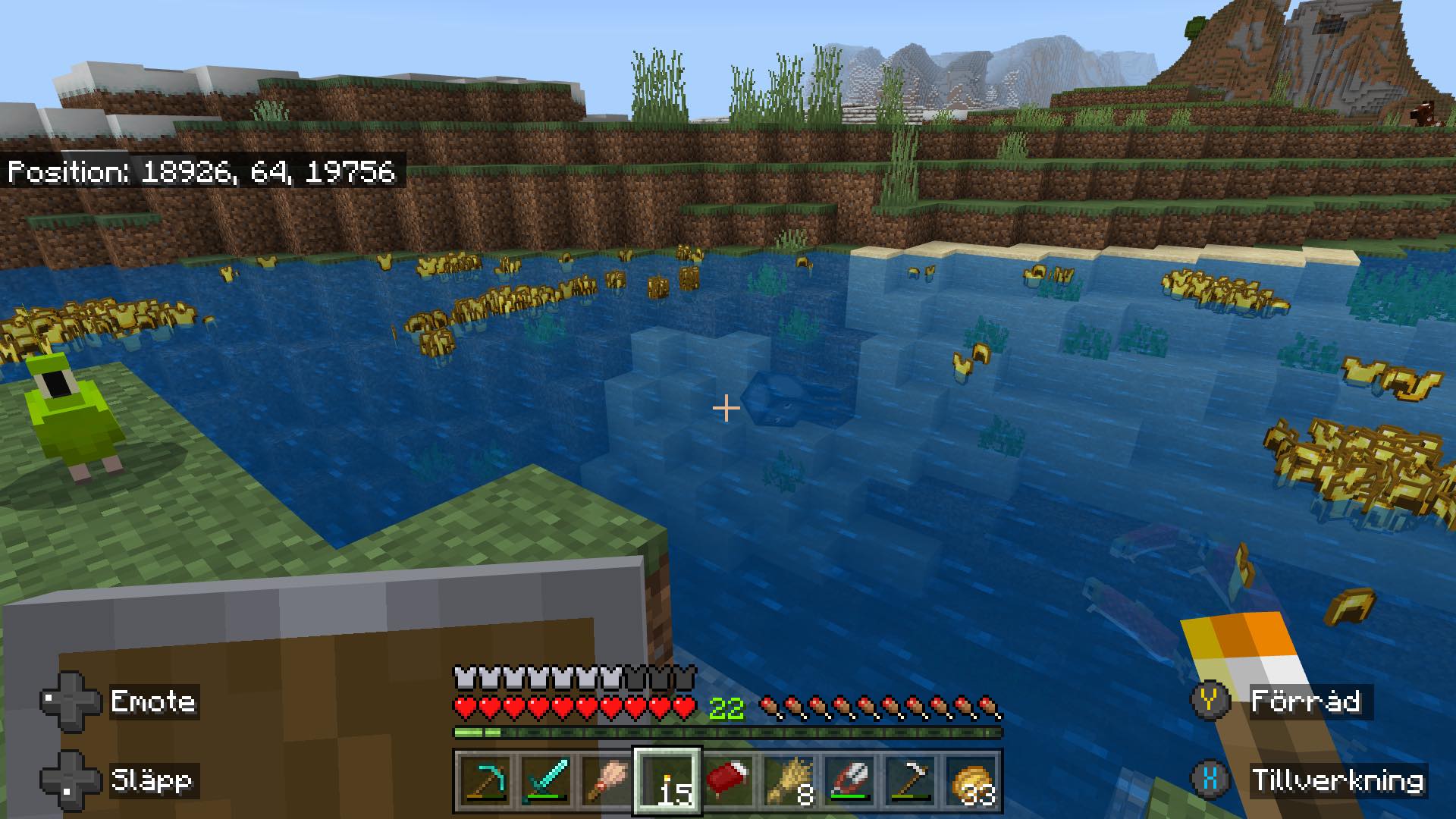Choose the shears hotbar slot
The image size is (1456, 819).
pos(849,780)
